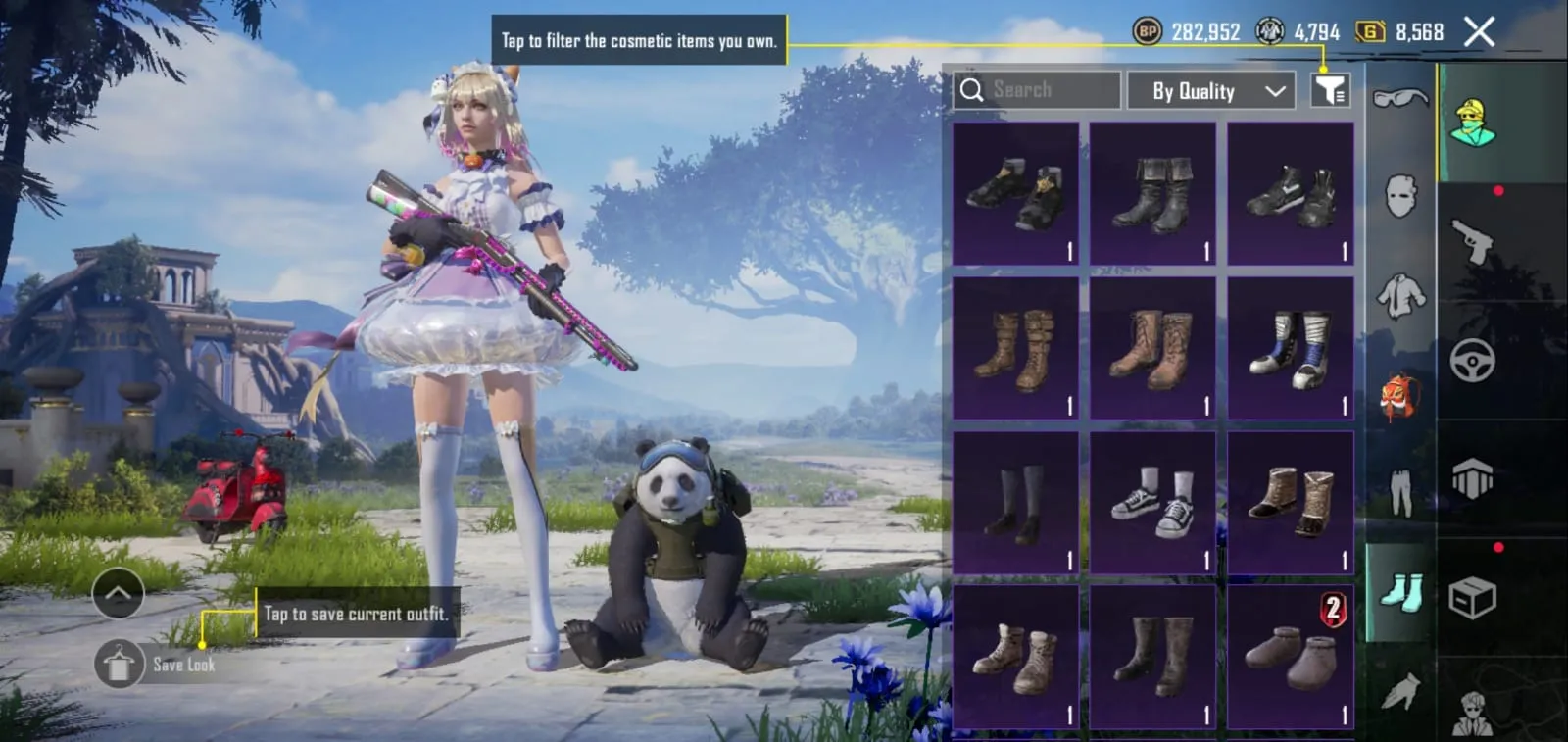Tap the Save Look button
This screenshot has width=1568, height=742.
[119, 664]
